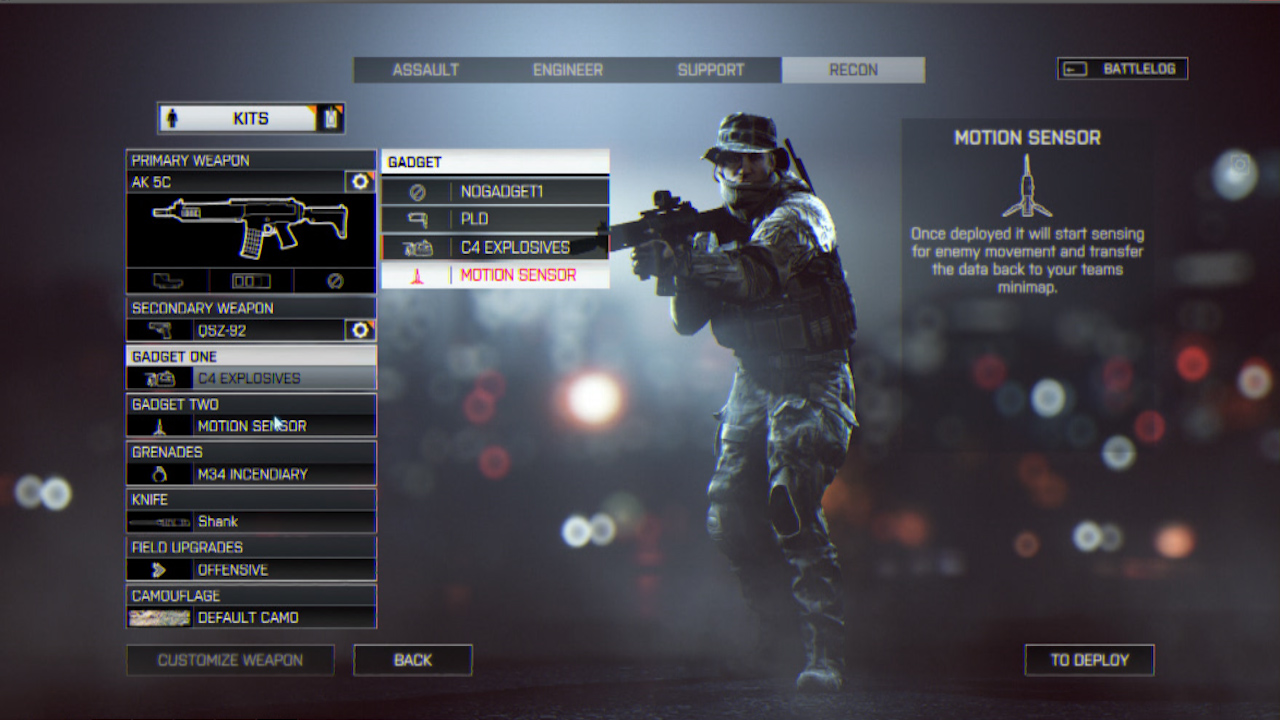Select the M34 Incendiary grenade slot
The image size is (1280, 720).
pyautogui.click(x=251, y=474)
